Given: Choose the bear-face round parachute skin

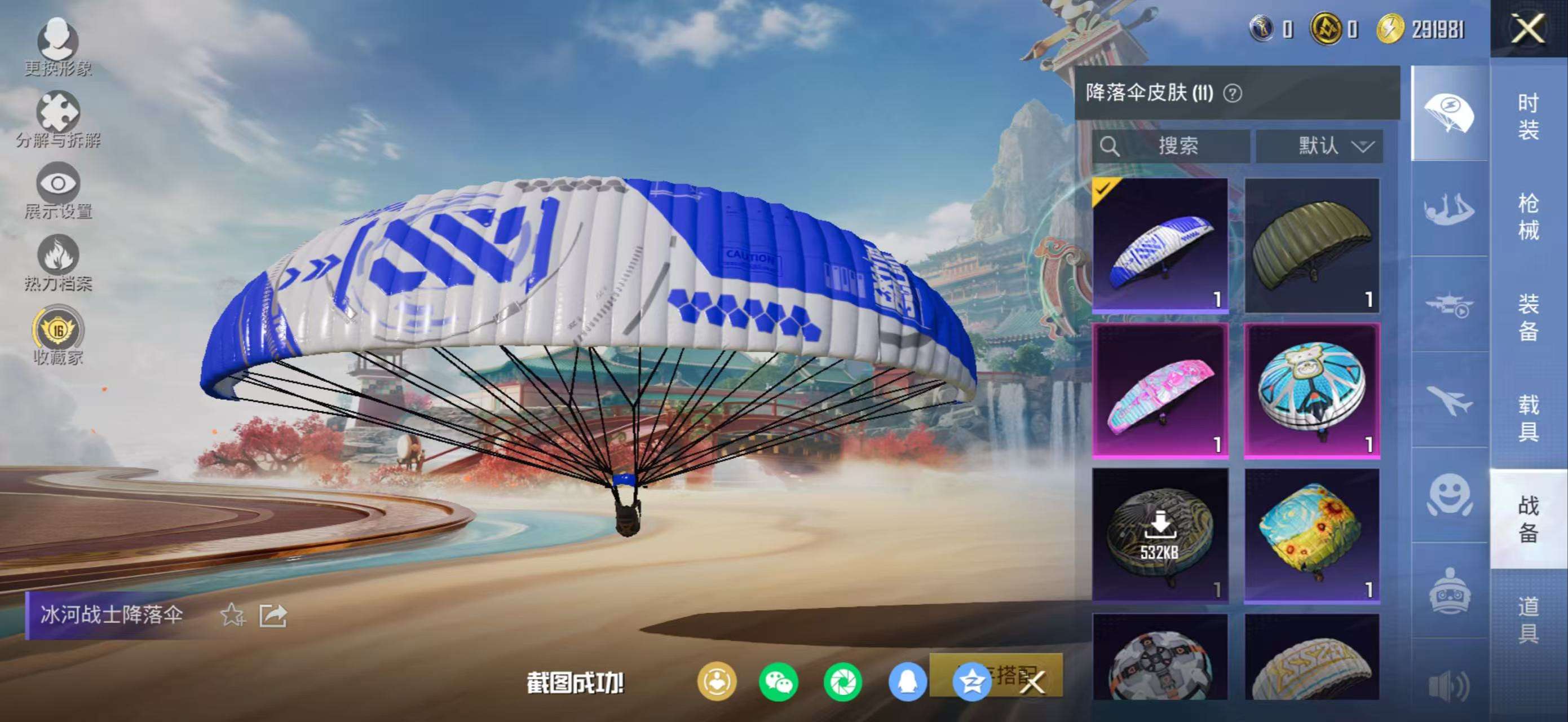Looking at the screenshot, I should [x=1311, y=390].
